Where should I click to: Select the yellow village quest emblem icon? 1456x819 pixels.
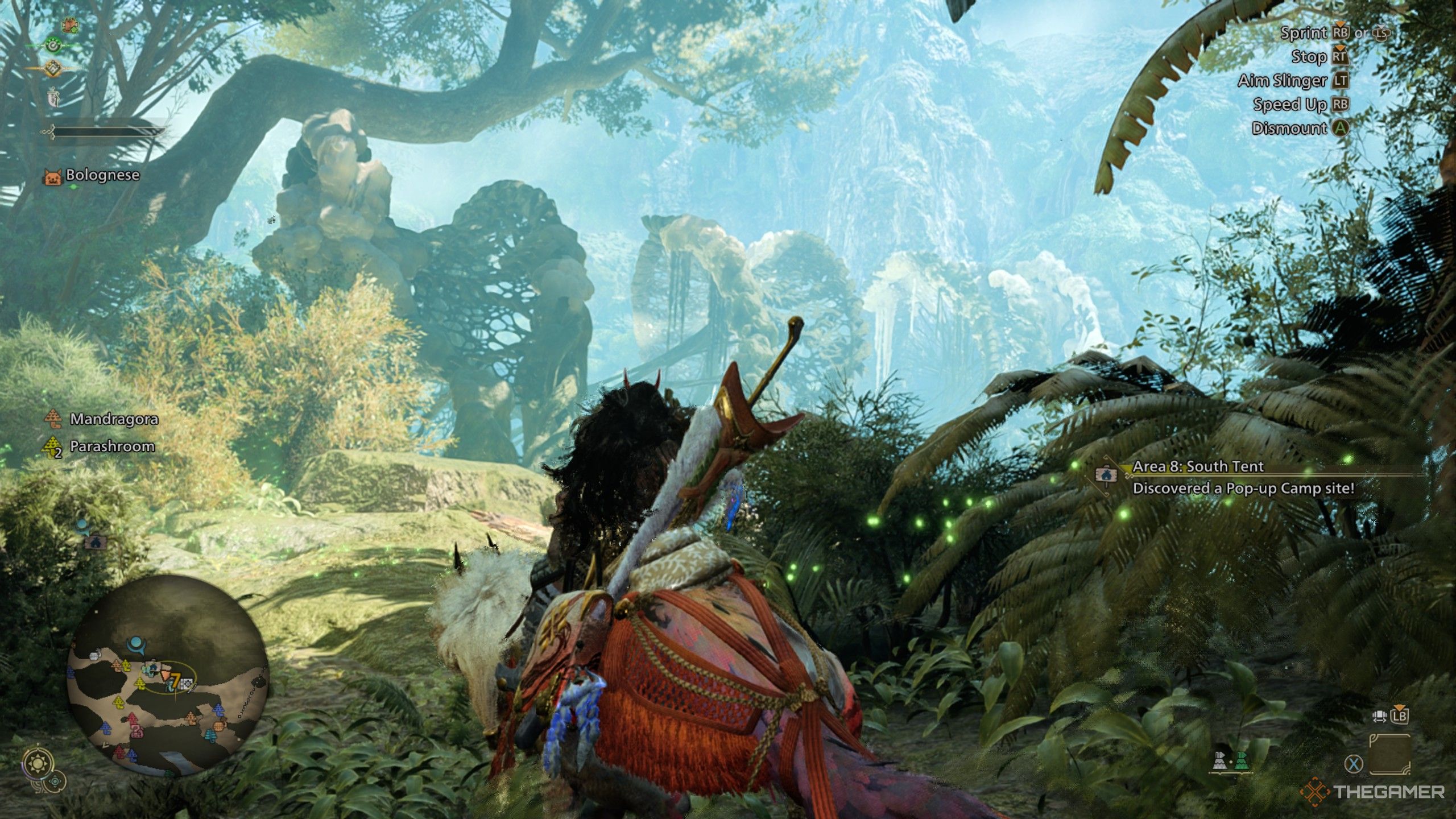(53, 68)
